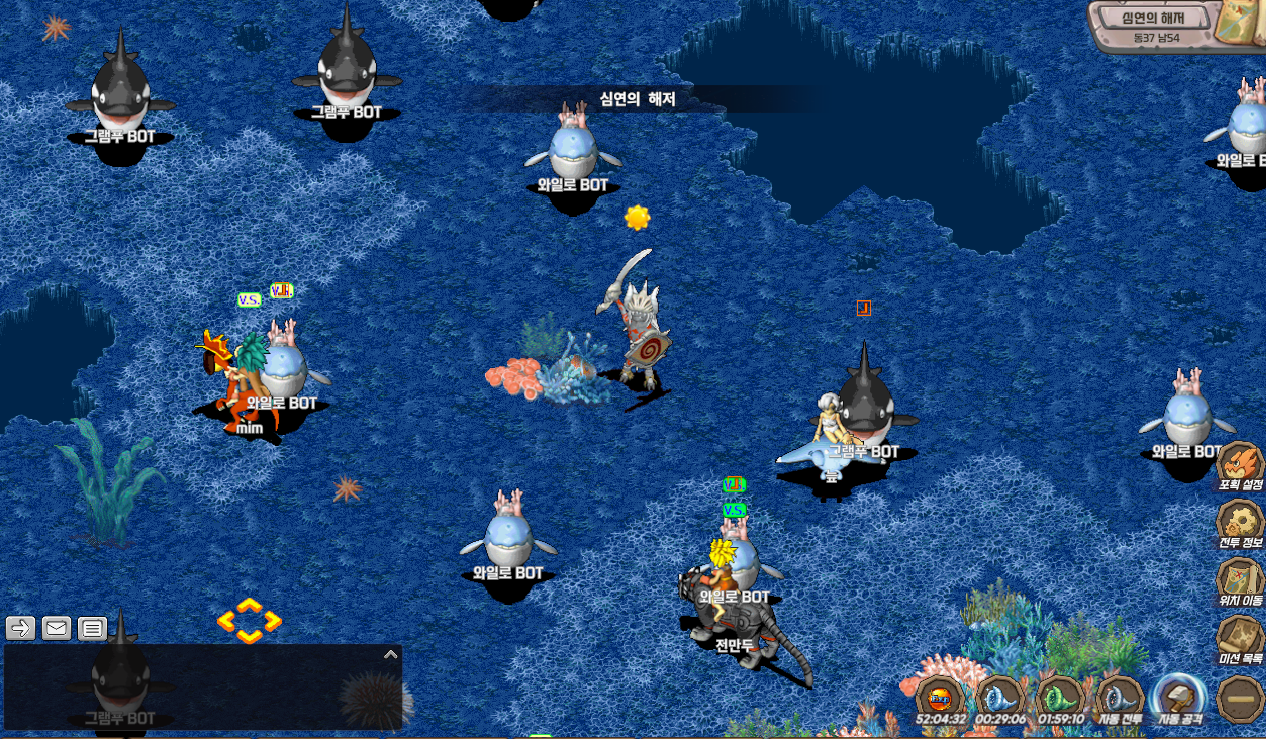Select the green horn buff icon
The height and width of the screenshot is (739, 1266).
point(1061,696)
